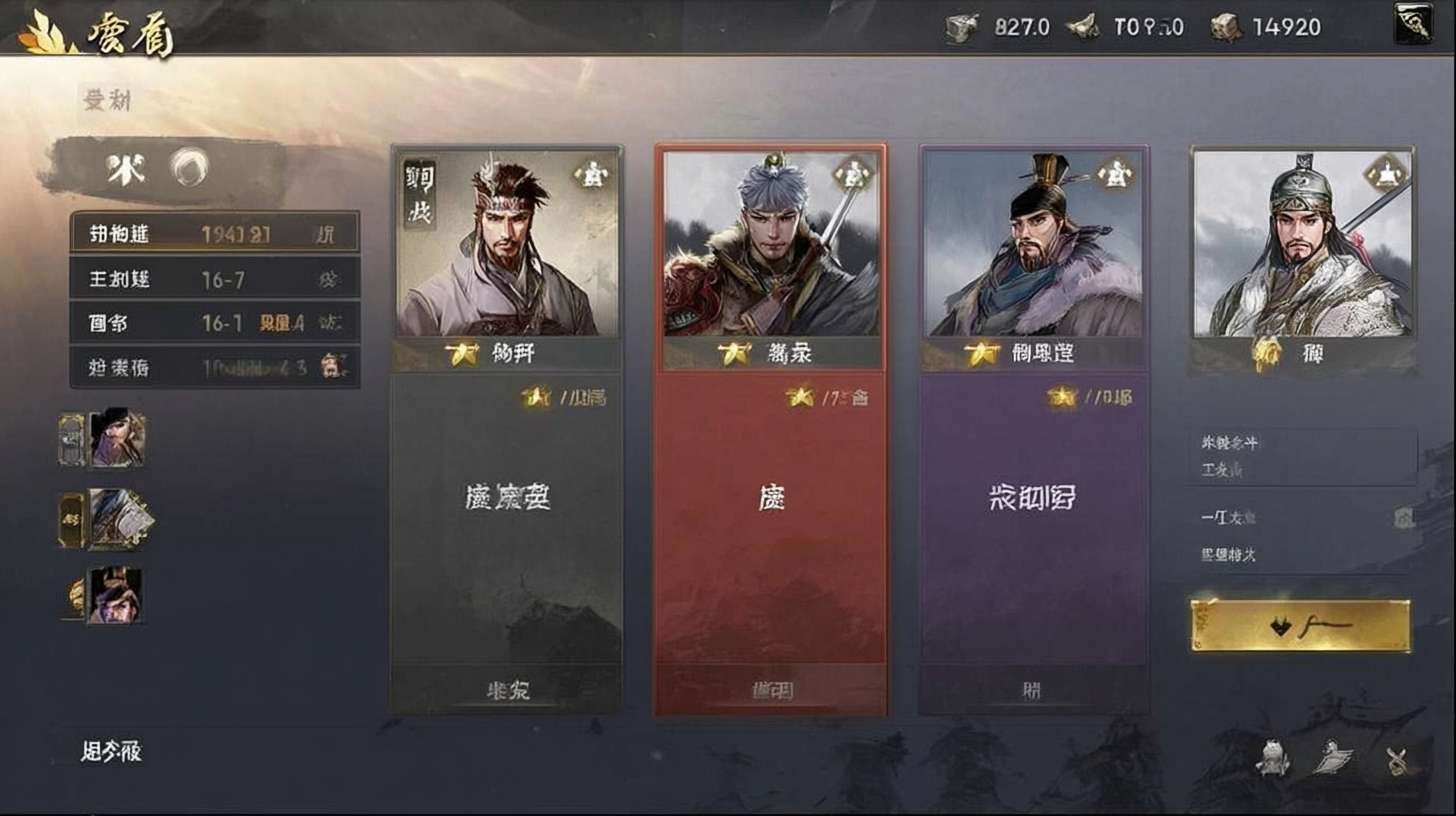Screen dimensions: 1456x816
Task: Click the white text button in the bottom-left corner
Action: 111,752
